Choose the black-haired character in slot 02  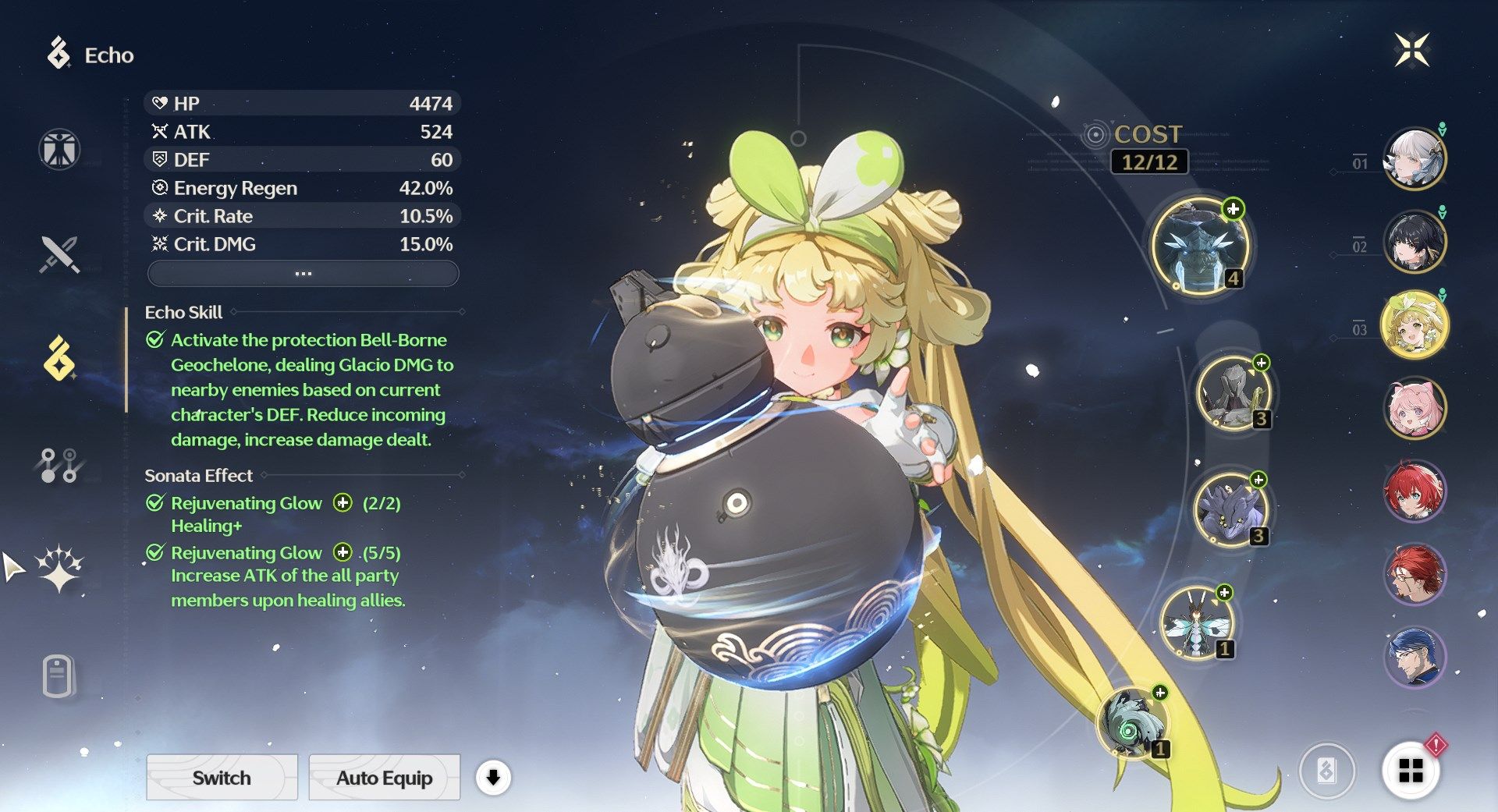click(x=1414, y=242)
